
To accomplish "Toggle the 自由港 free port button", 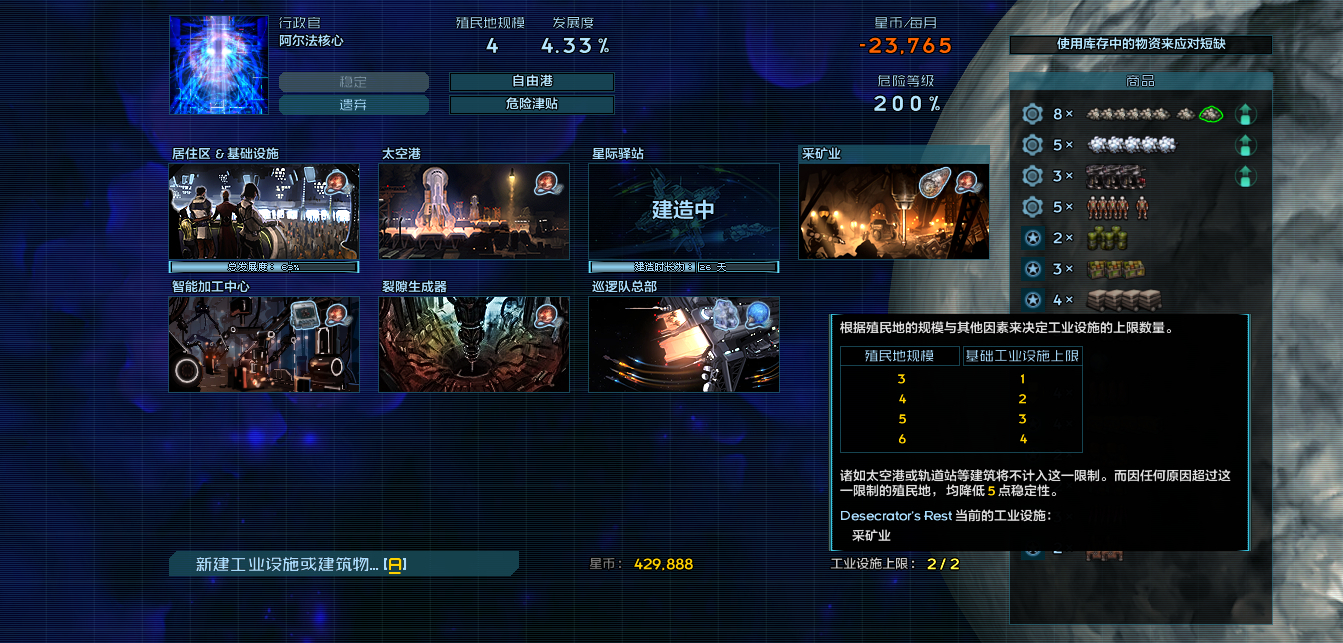I will point(531,82).
